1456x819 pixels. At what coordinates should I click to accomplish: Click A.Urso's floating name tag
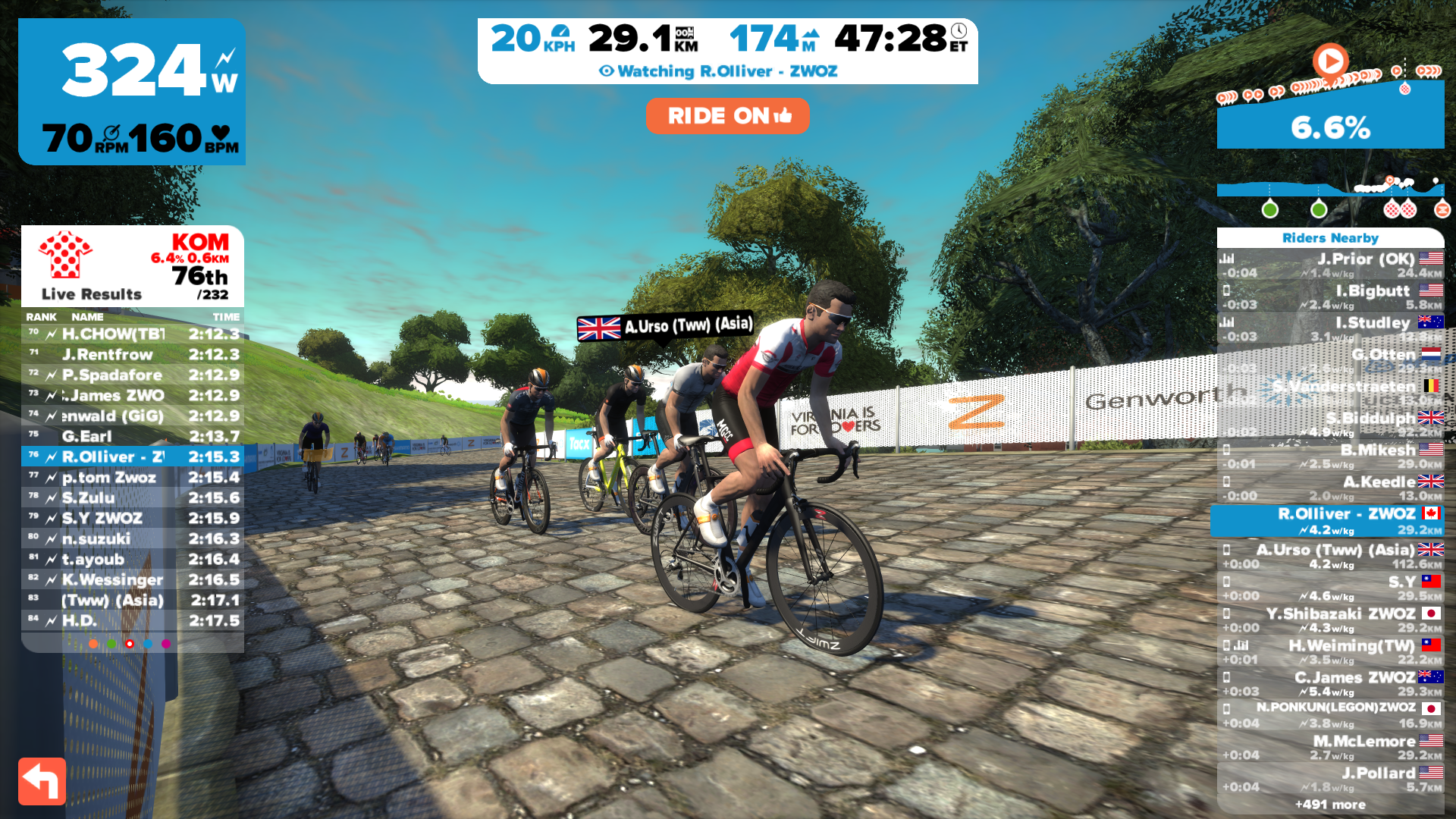coord(665,327)
